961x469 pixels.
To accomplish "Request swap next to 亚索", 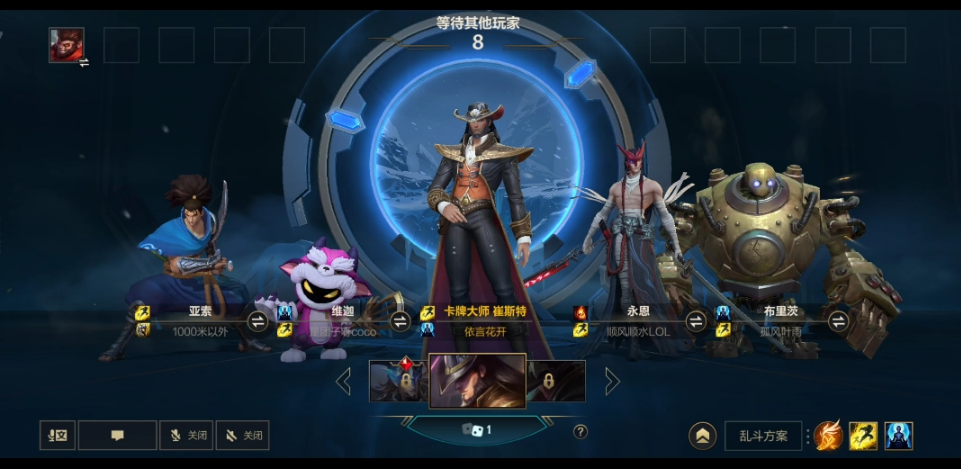I will (x=257, y=321).
